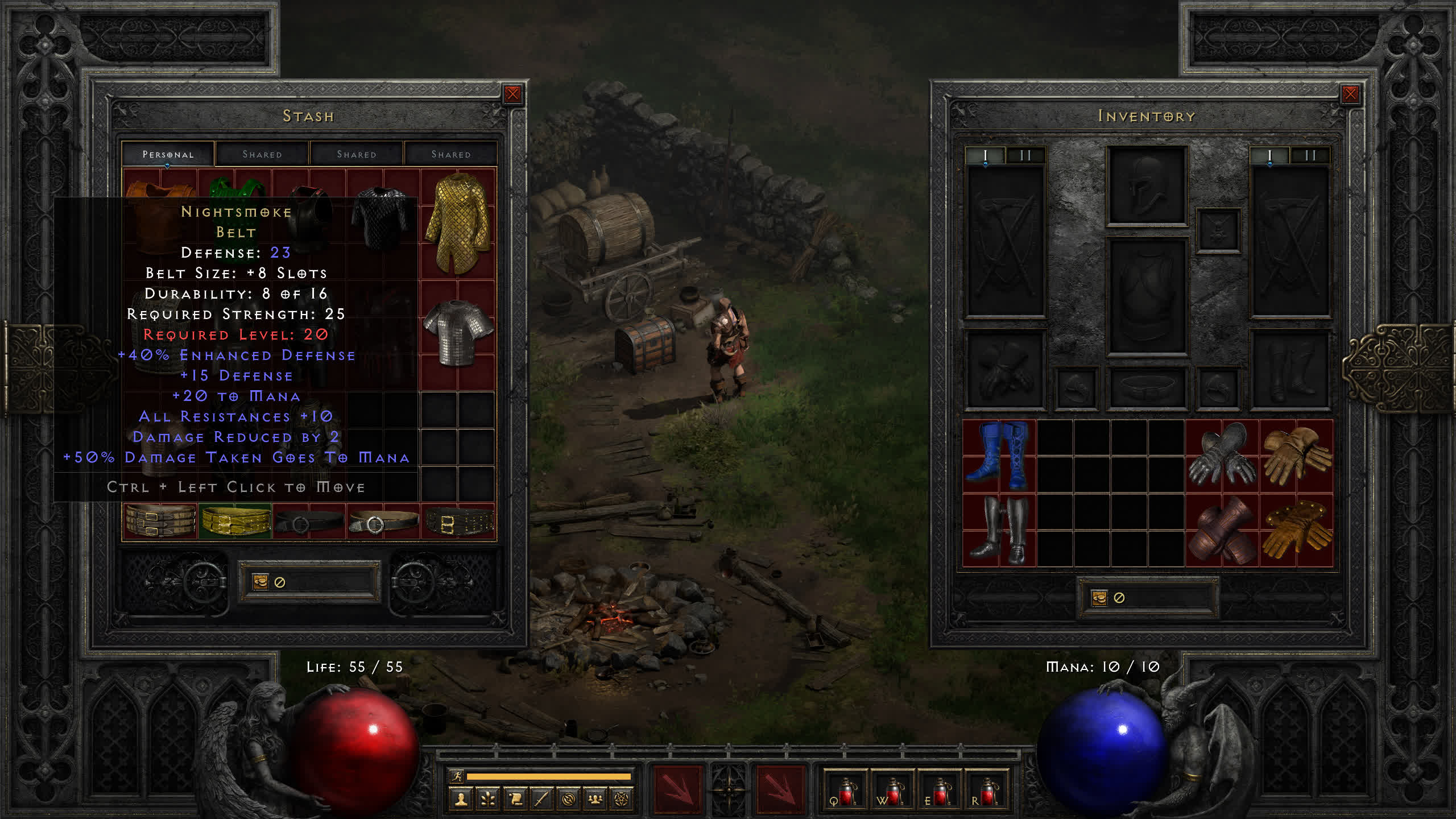Select the gold scale armor in stash
Viewport: 1456px width, 819px height.
pyautogui.click(x=458, y=223)
